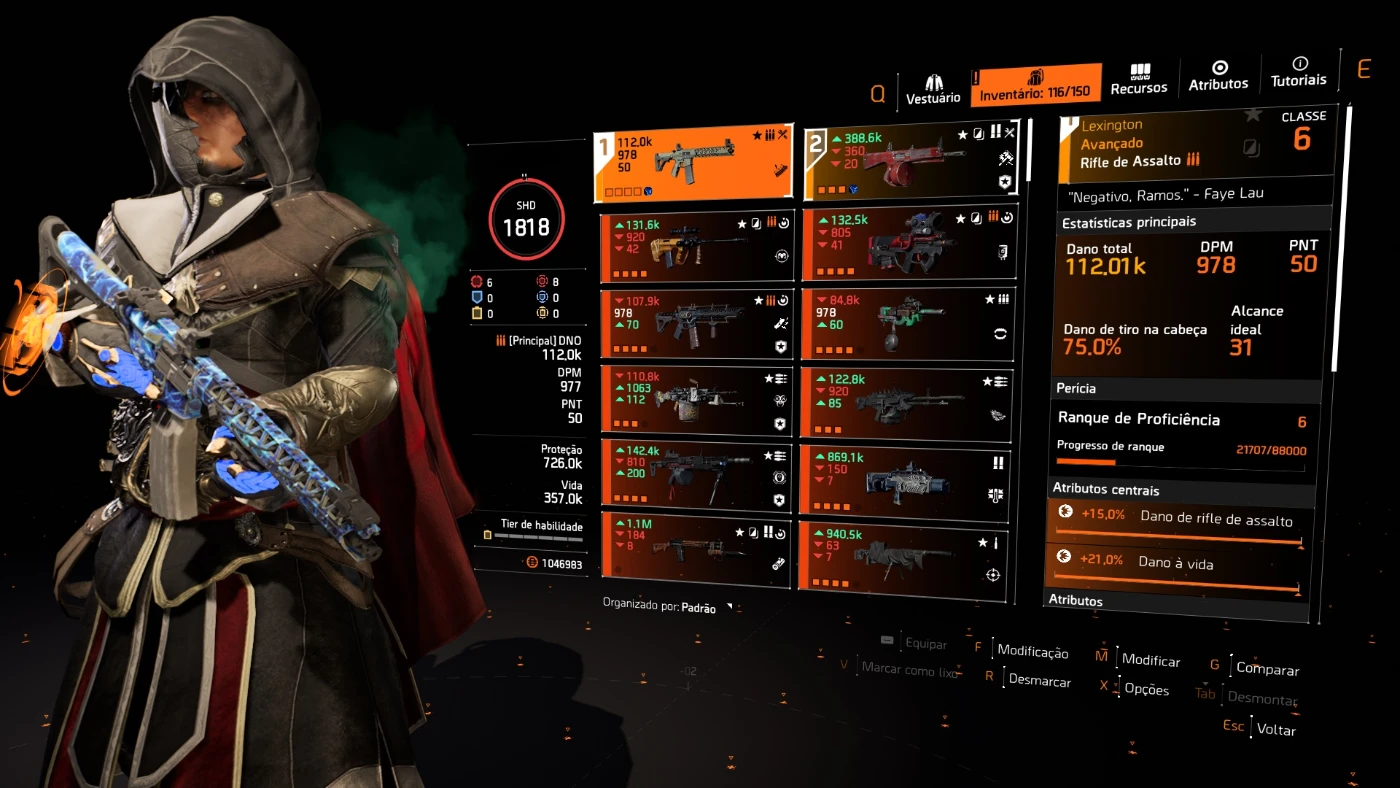Choose the 132.5k damage weapon slot

(909, 244)
